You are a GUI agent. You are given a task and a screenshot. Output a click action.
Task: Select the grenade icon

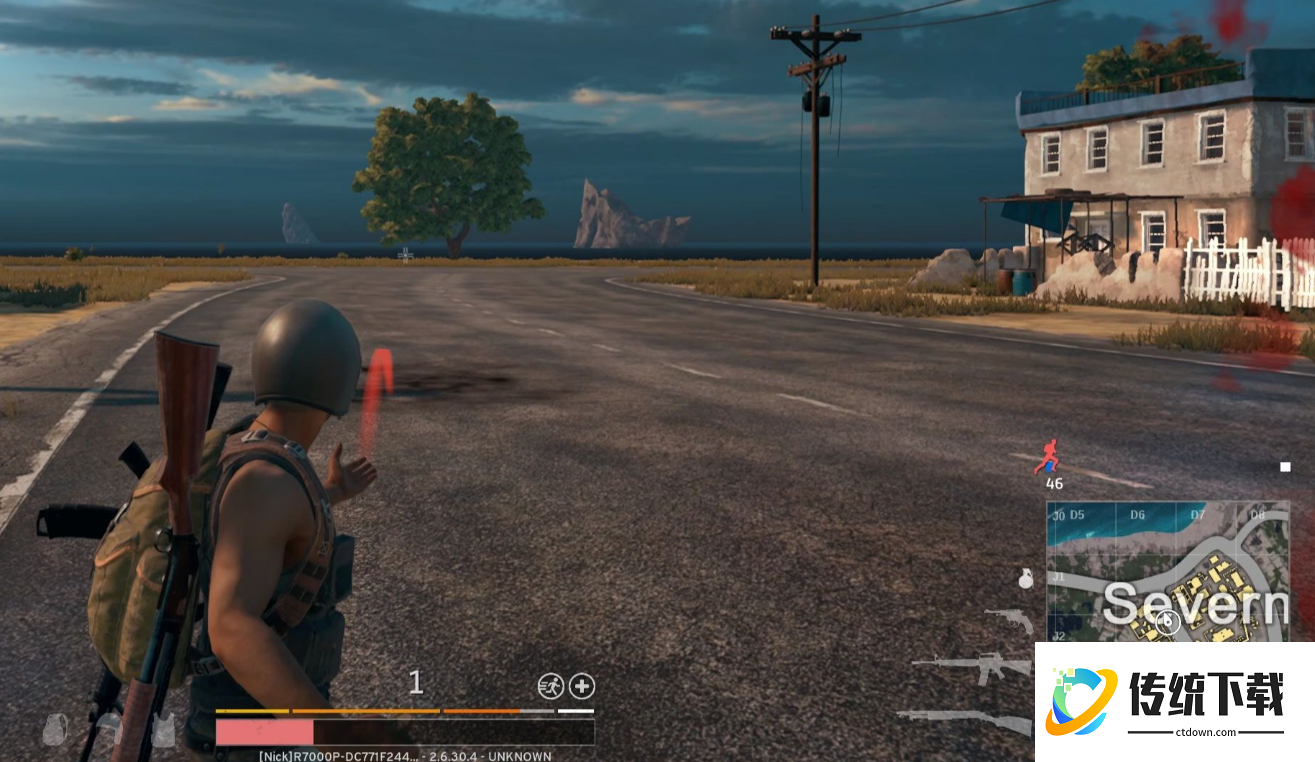point(1024,578)
